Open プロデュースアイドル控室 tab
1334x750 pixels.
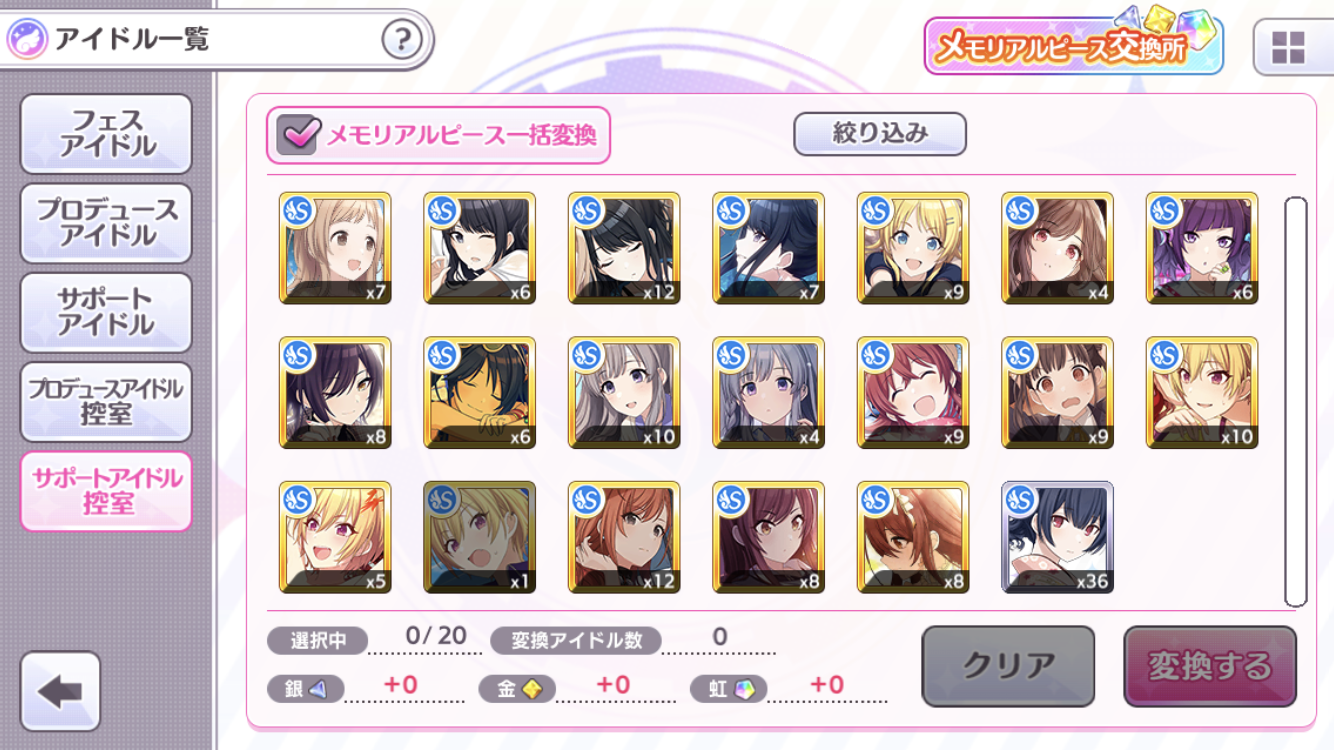click(x=106, y=401)
